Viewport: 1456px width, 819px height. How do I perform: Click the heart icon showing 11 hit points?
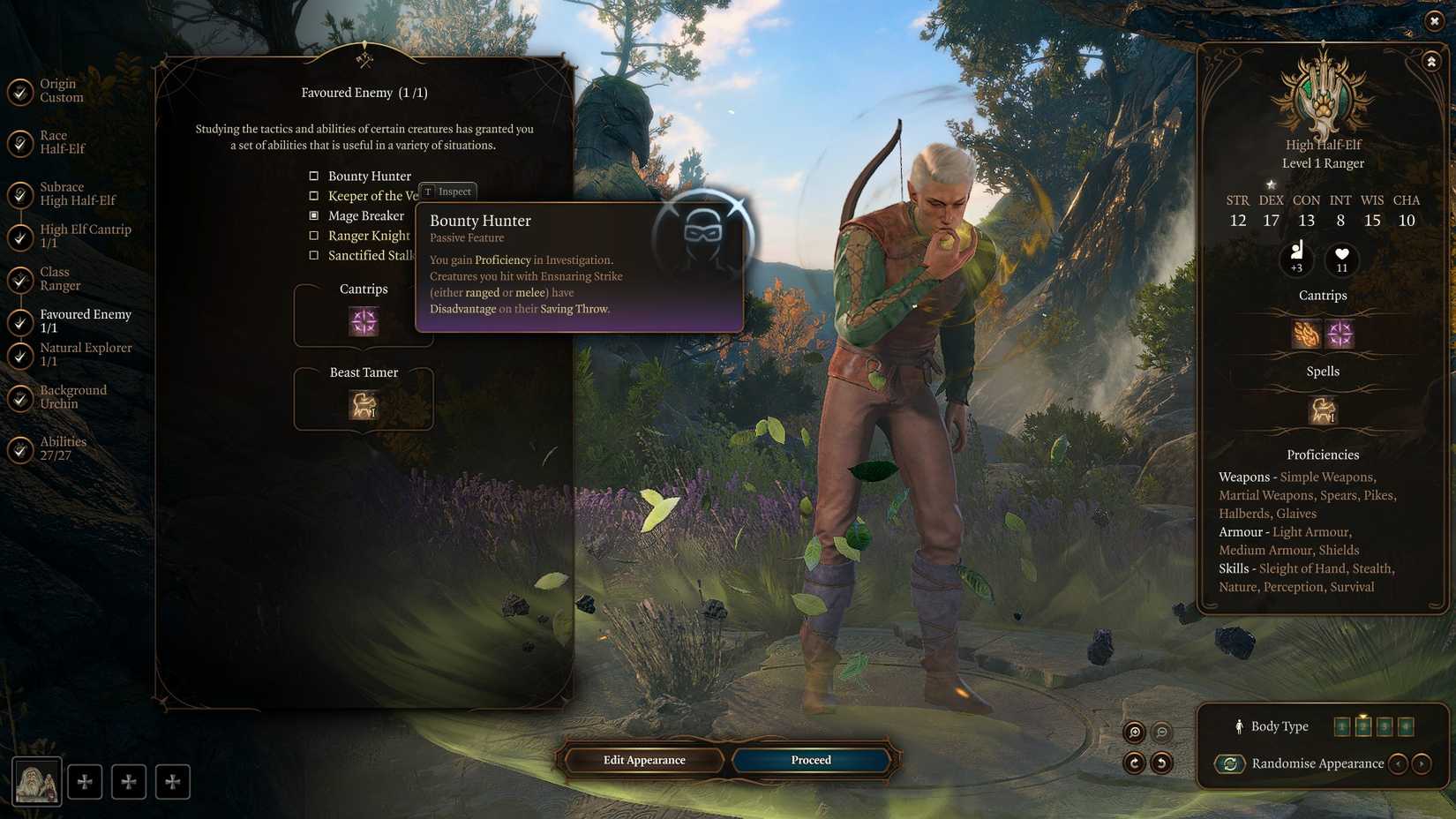(x=1341, y=259)
